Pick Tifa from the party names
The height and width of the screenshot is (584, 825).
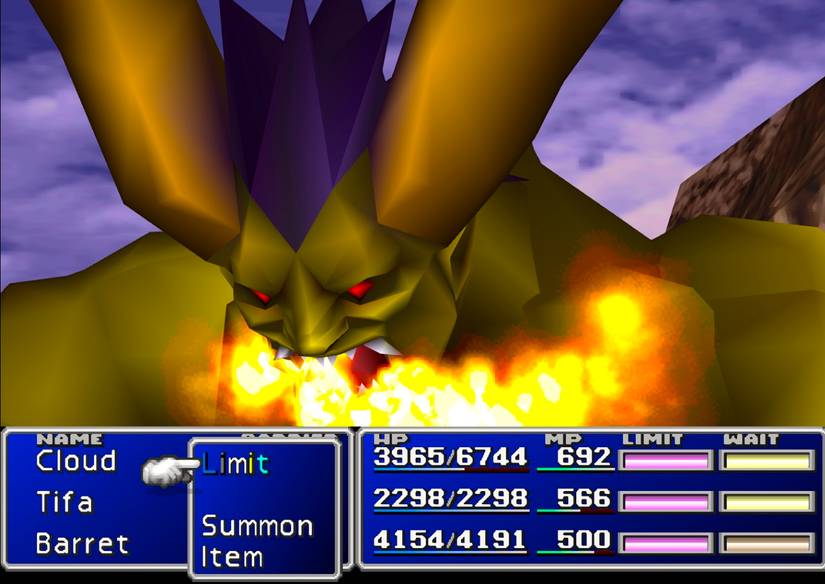pyautogui.click(x=65, y=502)
